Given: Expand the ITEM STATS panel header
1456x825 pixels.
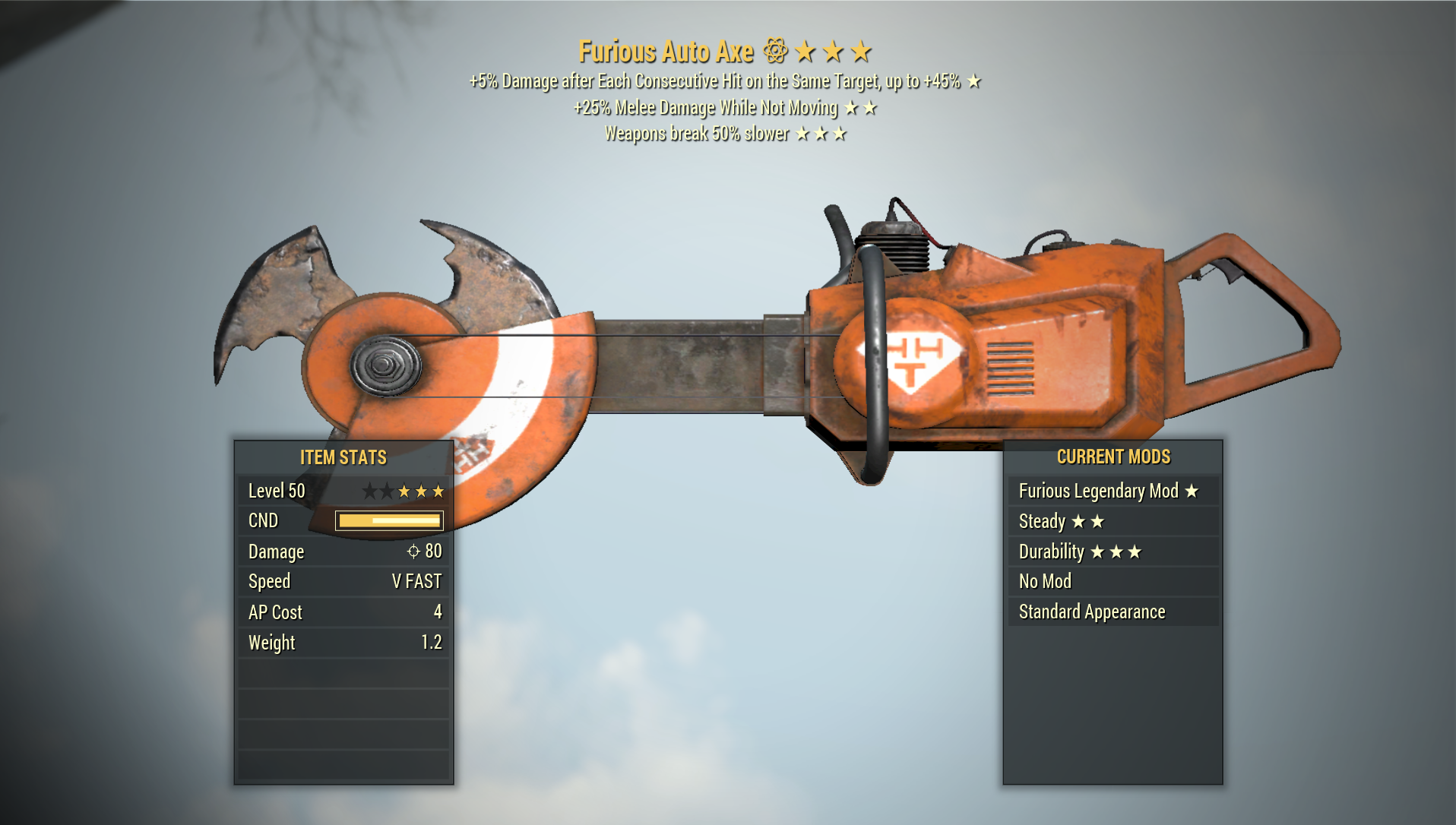Looking at the screenshot, I should 343,457.
